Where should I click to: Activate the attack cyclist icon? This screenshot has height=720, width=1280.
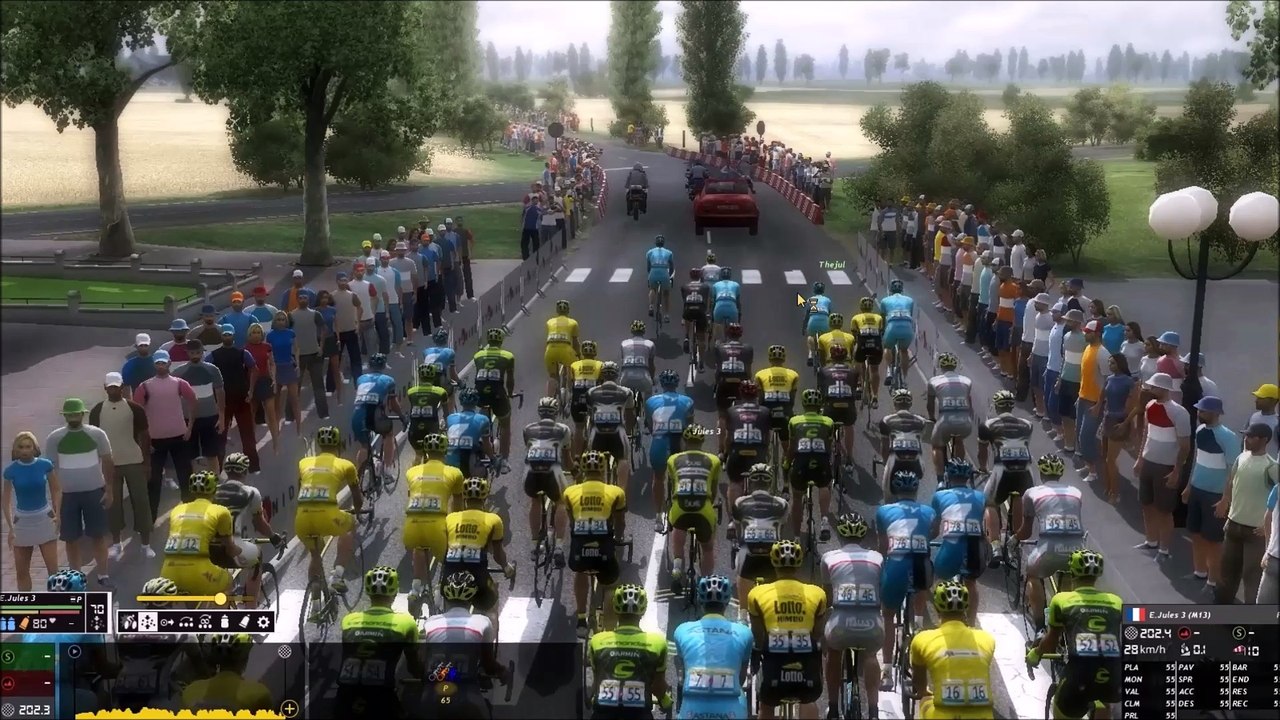[x=129, y=622]
